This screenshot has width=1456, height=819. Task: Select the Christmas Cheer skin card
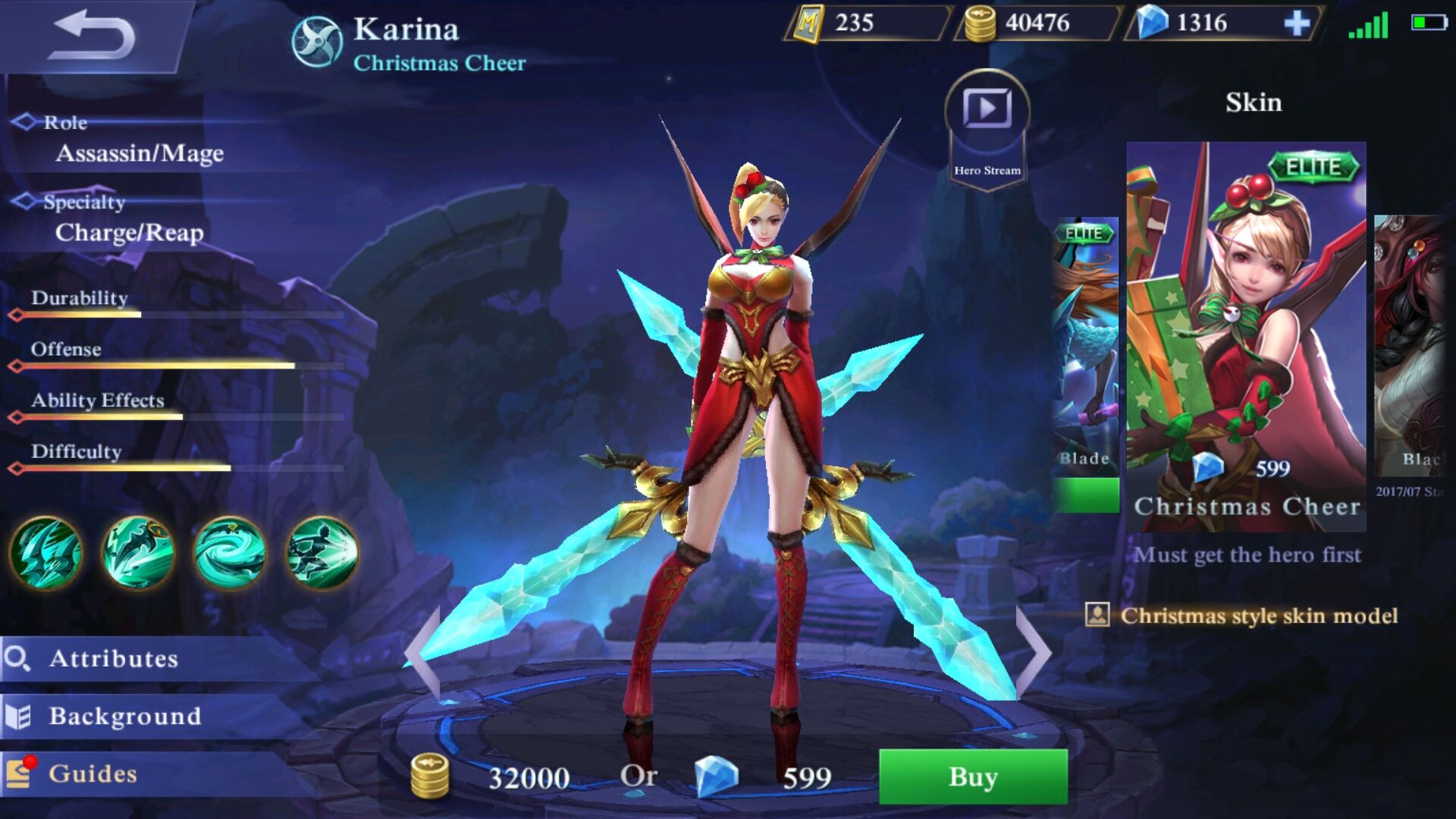[x=1246, y=334]
